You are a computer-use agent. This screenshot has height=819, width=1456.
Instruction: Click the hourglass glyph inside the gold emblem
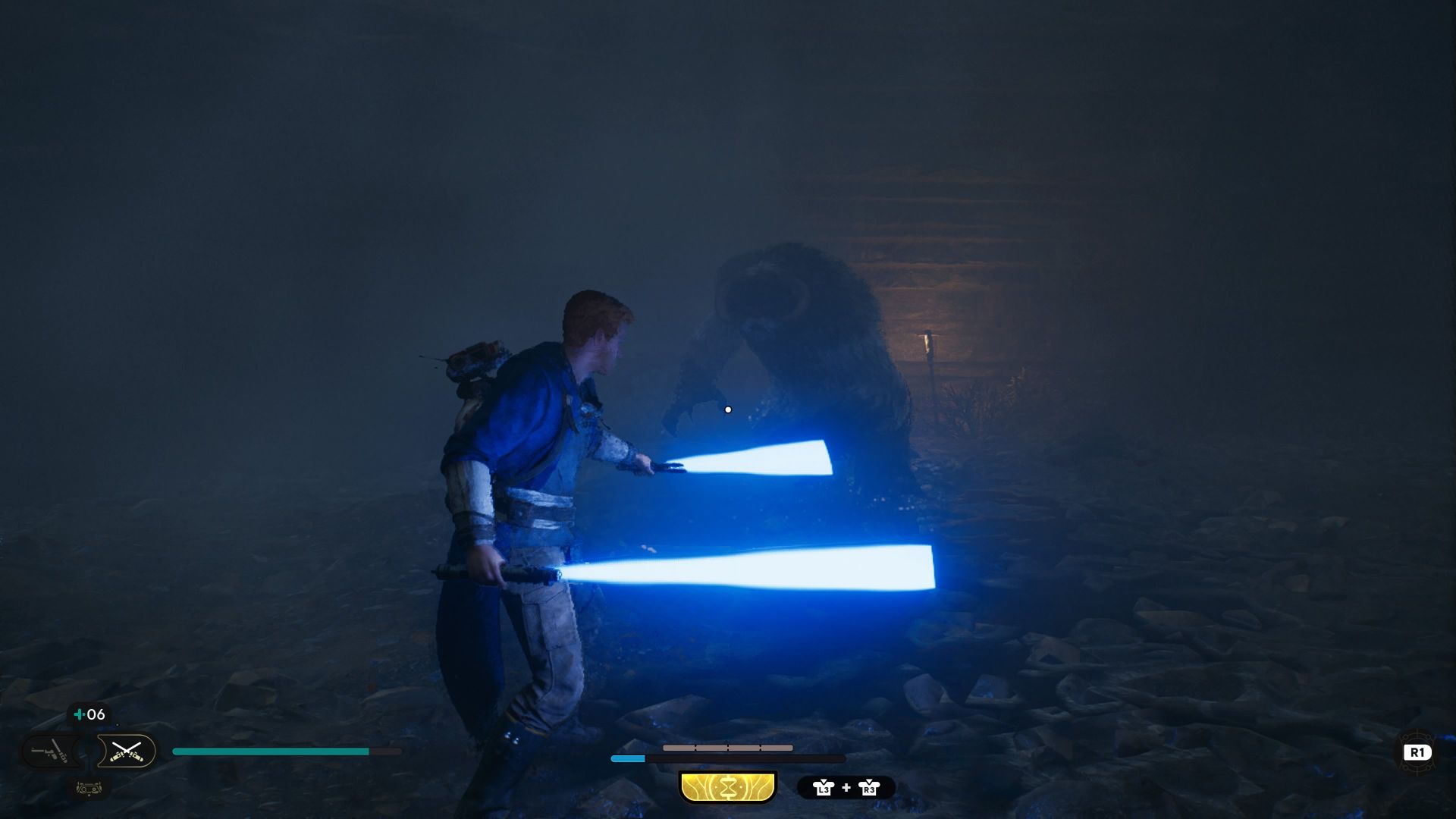[x=726, y=787]
